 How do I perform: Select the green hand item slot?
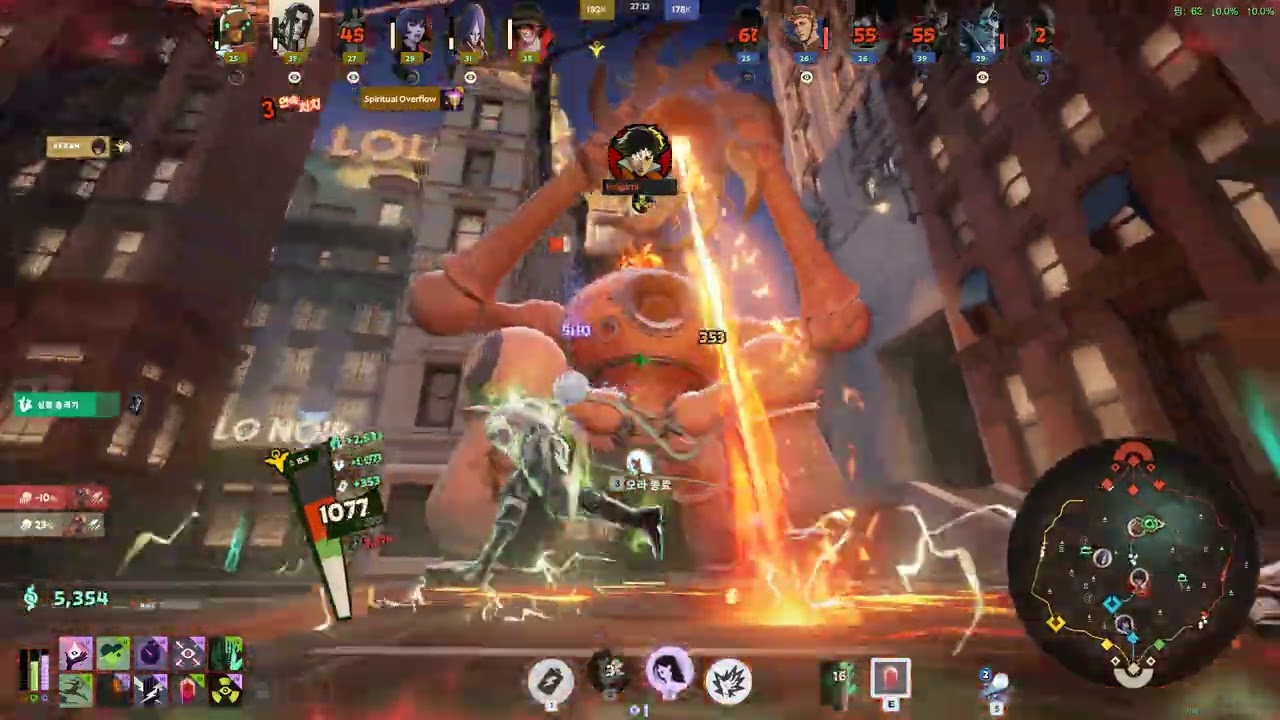click(227, 654)
